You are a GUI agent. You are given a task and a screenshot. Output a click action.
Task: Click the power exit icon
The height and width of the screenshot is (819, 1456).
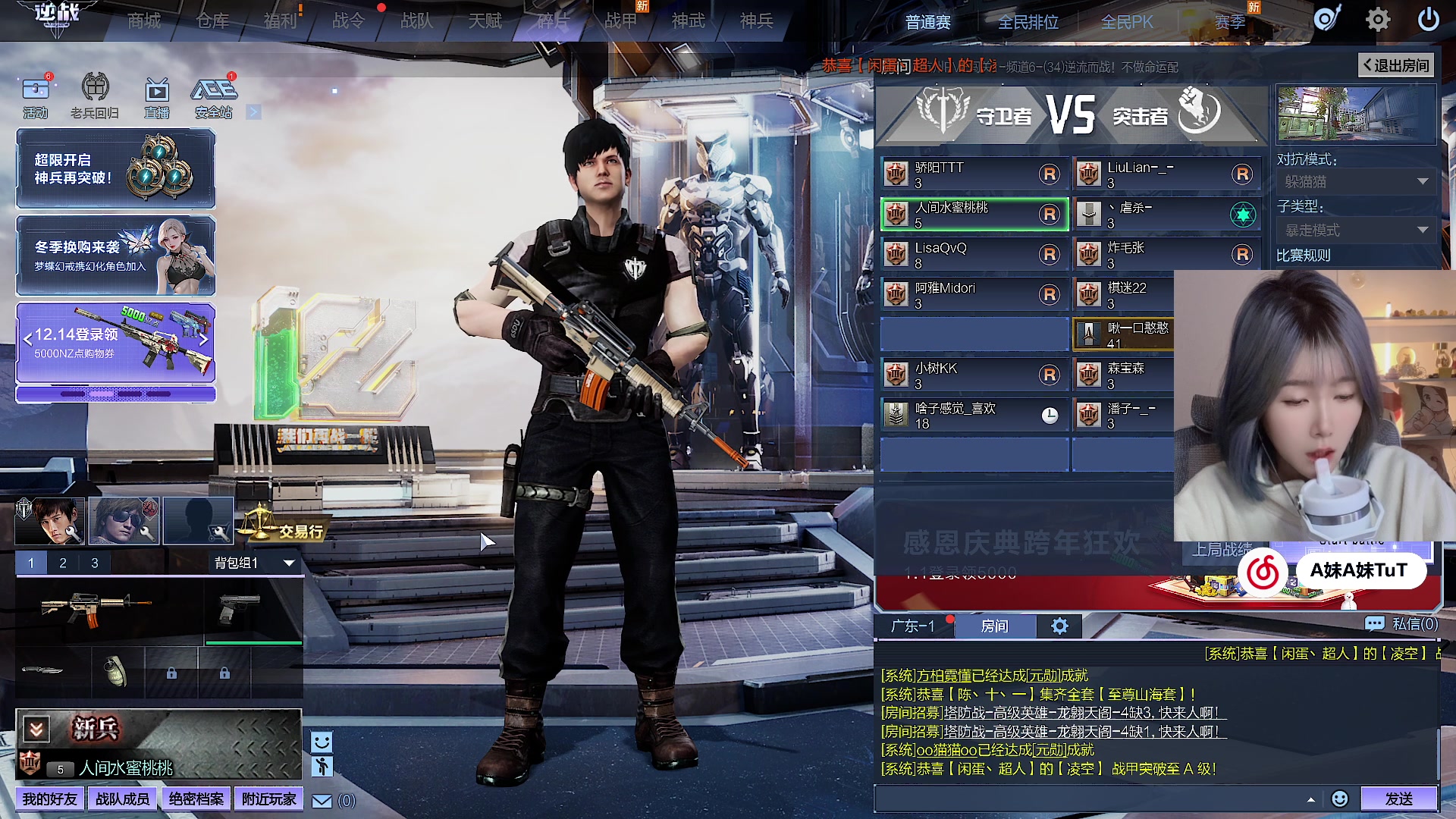point(1428,20)
